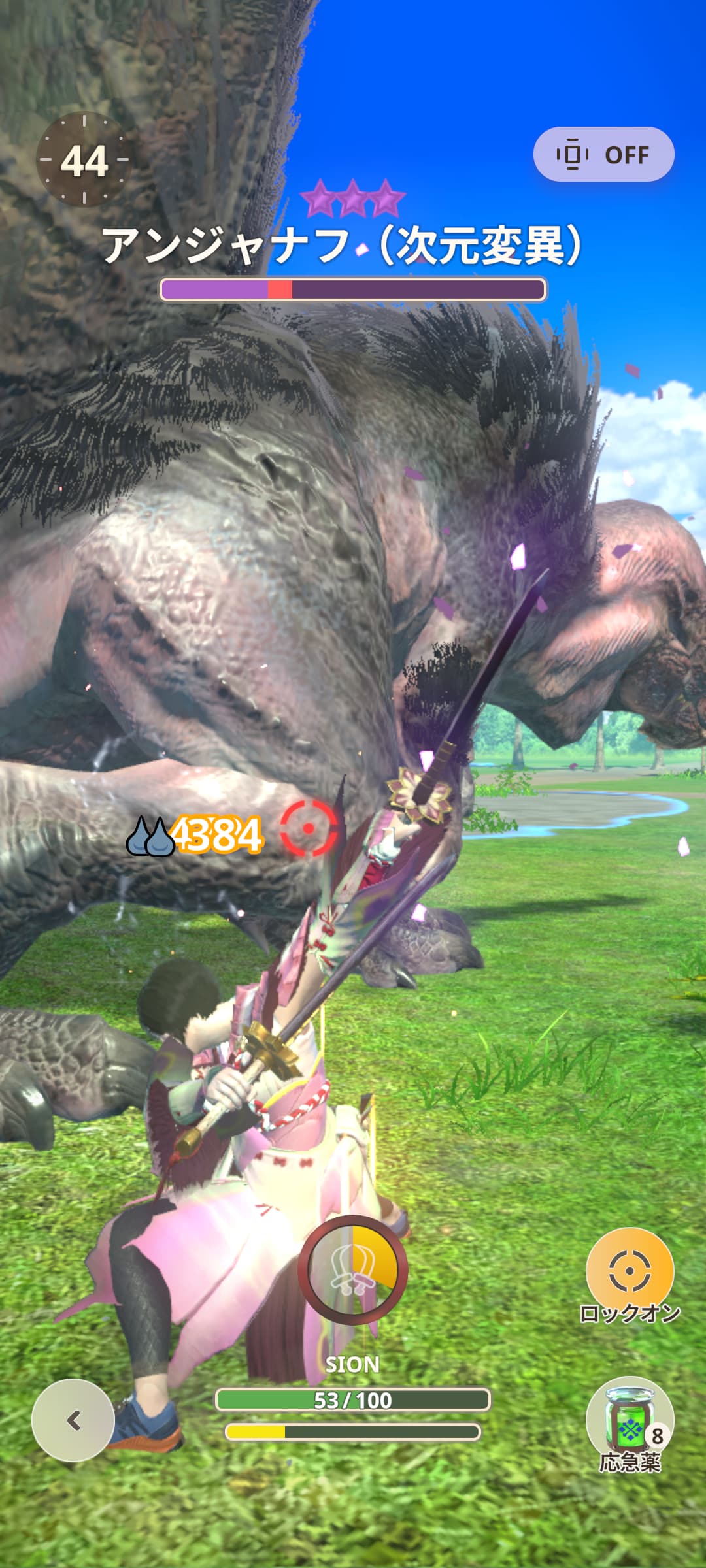Viewport: 706px width, 1568px height.
Task: Toggle the gyro OFF button
Action: pos(603,155)
